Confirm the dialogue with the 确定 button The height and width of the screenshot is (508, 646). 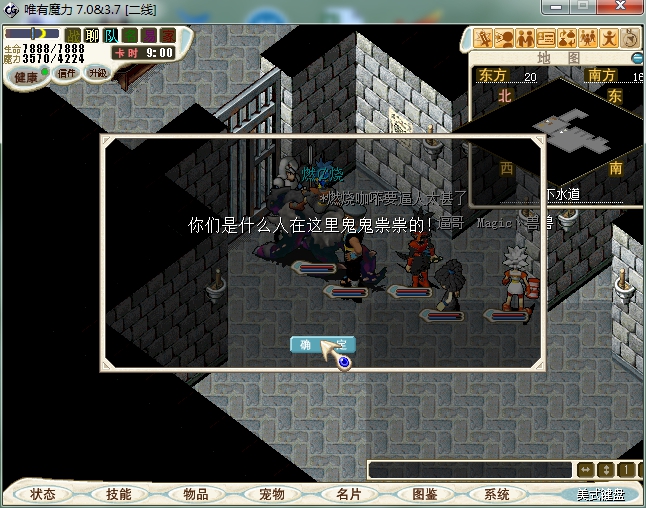[322, 345]
